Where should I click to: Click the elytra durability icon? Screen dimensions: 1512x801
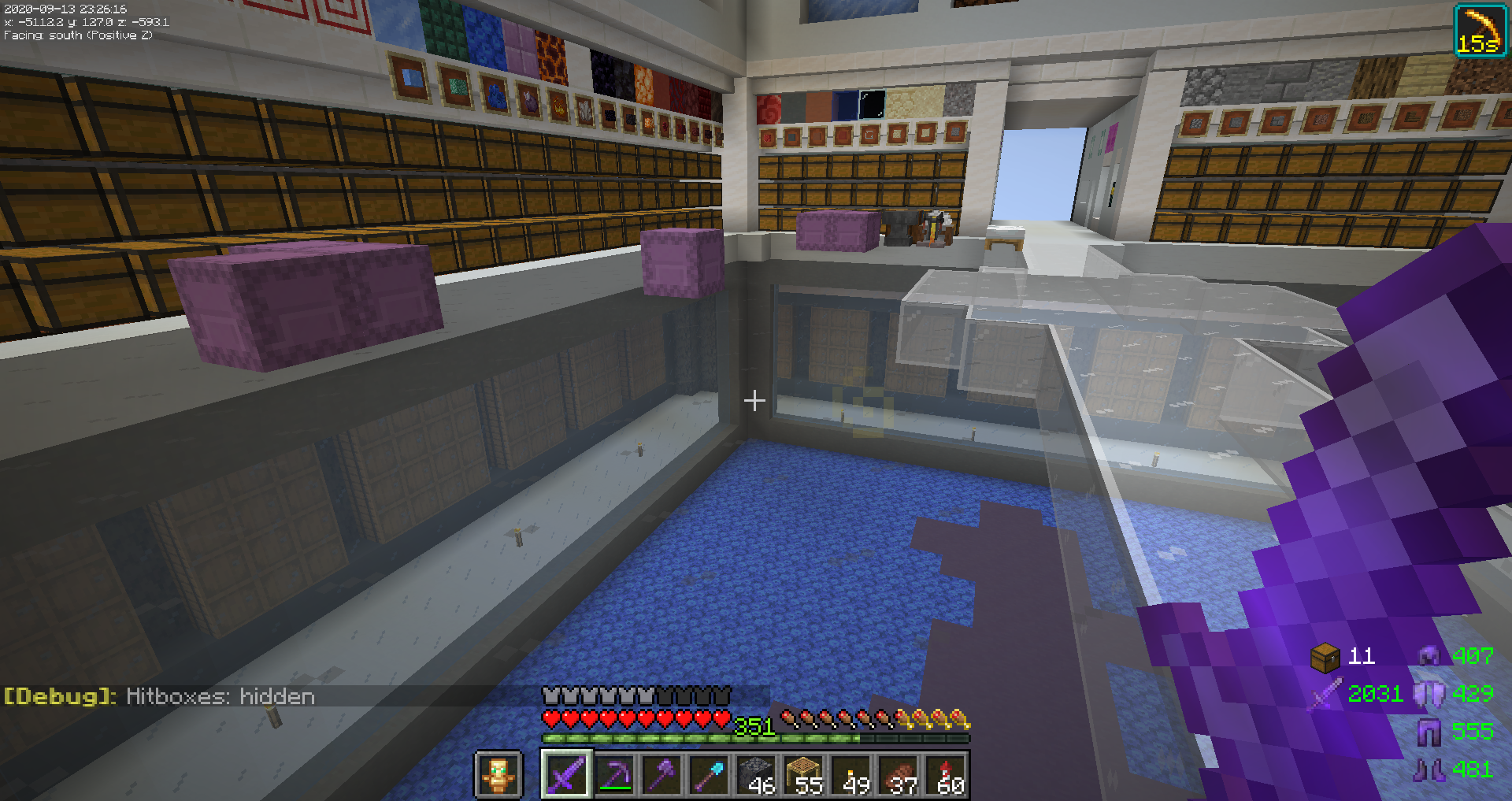coord(1429,694)
